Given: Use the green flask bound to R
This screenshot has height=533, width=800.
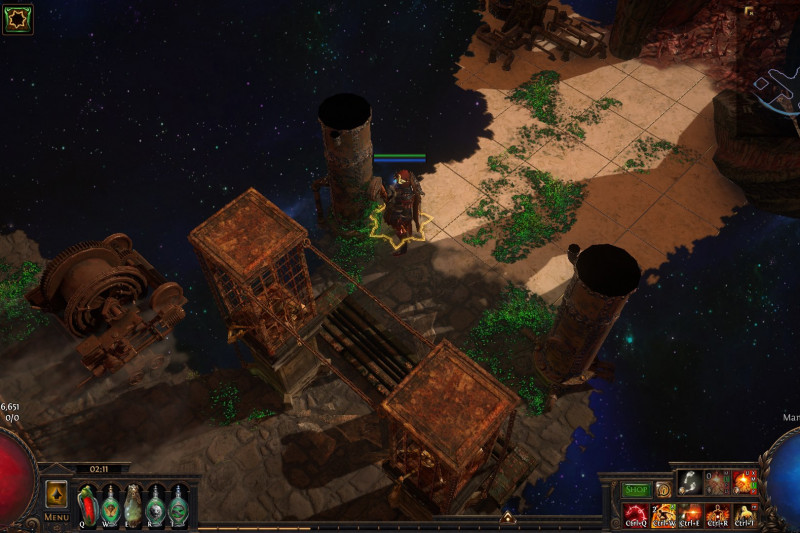Looking at the screenshot, I should 156,503.
